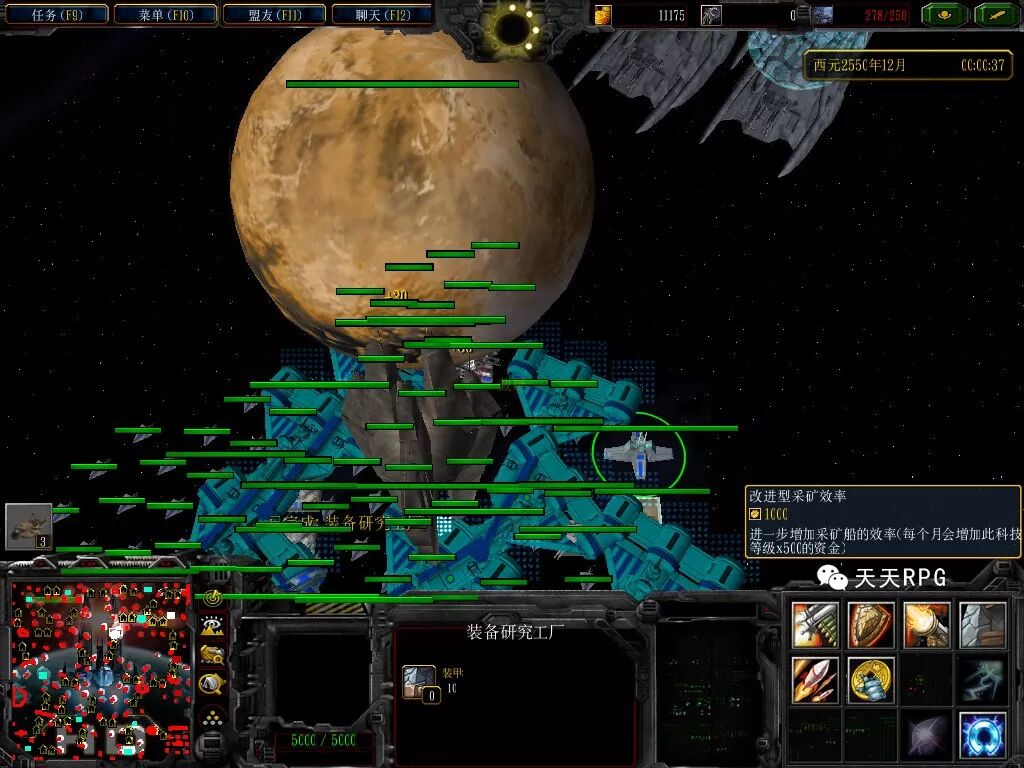
Task: Click the sword and gauntlet upgrade icon
Action: click(816, 625)
